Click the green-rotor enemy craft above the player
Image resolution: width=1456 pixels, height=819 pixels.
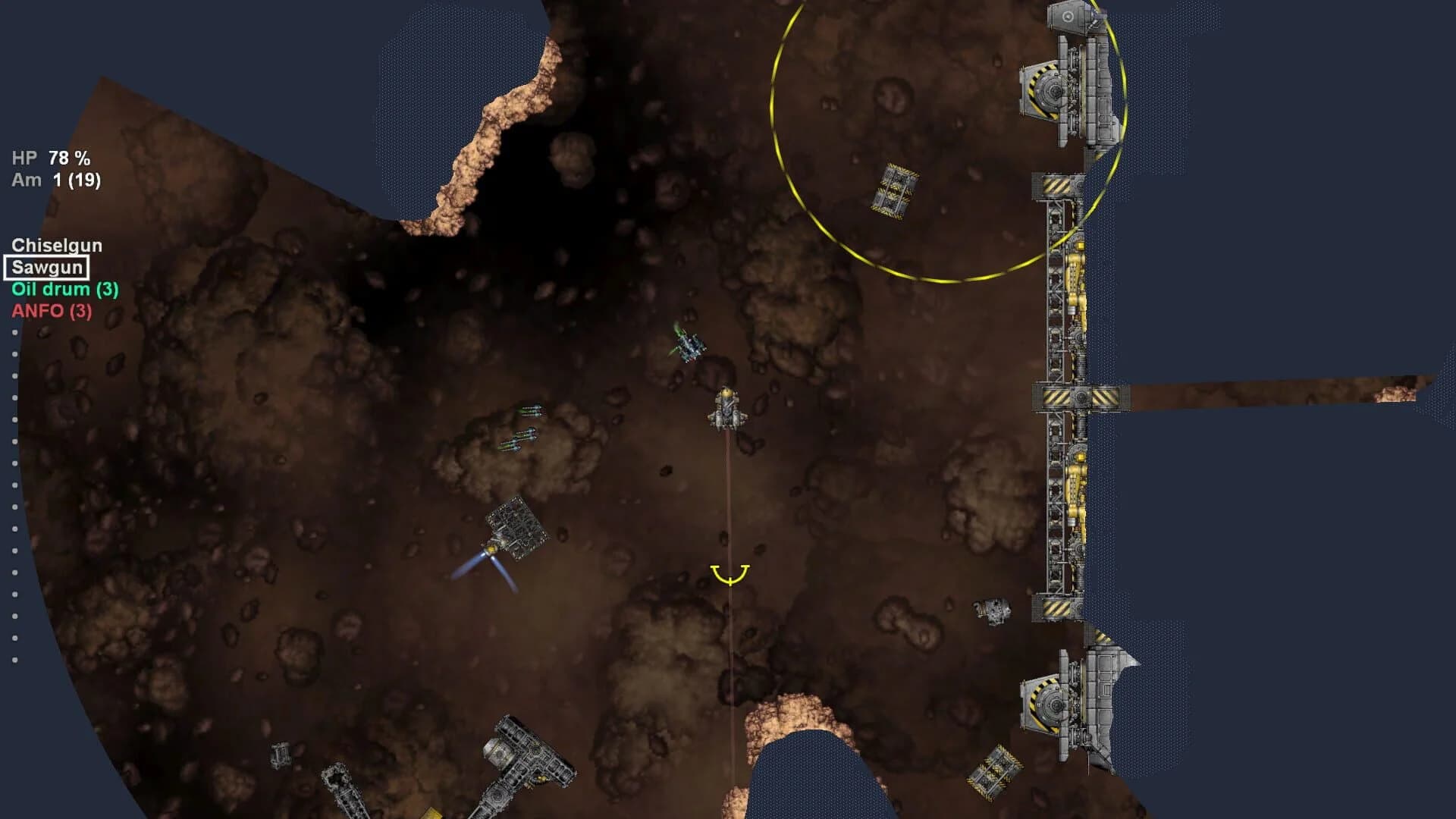point(690,345)
